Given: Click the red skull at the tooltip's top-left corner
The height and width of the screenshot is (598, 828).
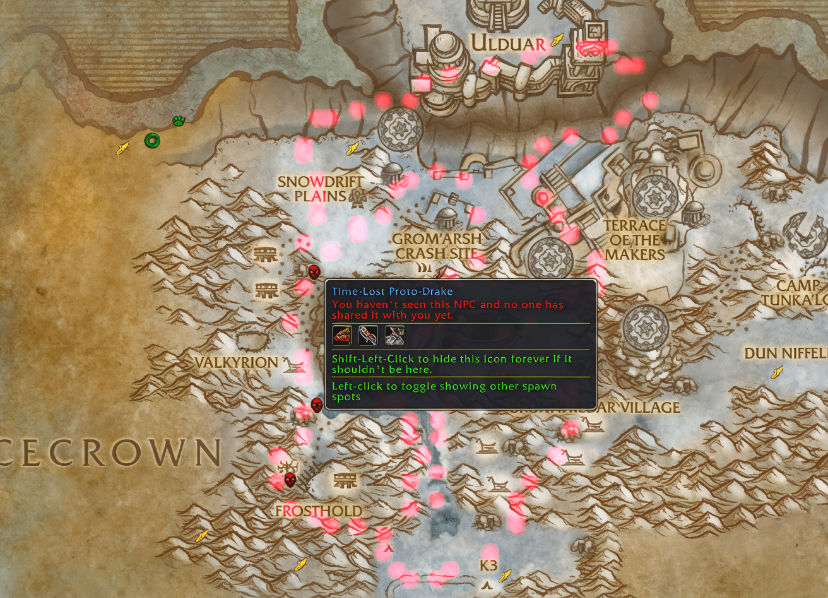Looking at the screenshot, I should 315,272.
